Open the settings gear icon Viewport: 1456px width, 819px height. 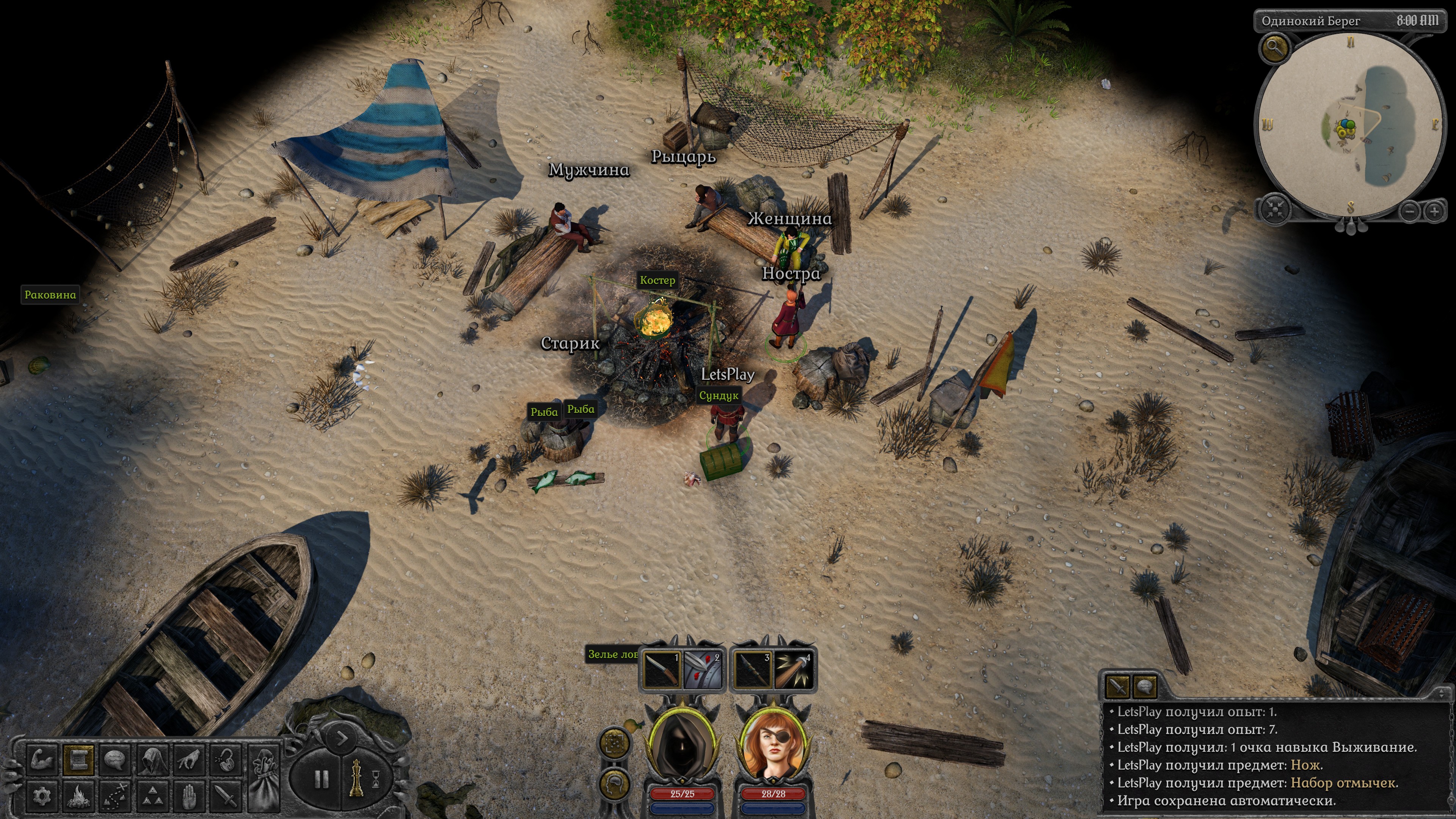[42, 796]
